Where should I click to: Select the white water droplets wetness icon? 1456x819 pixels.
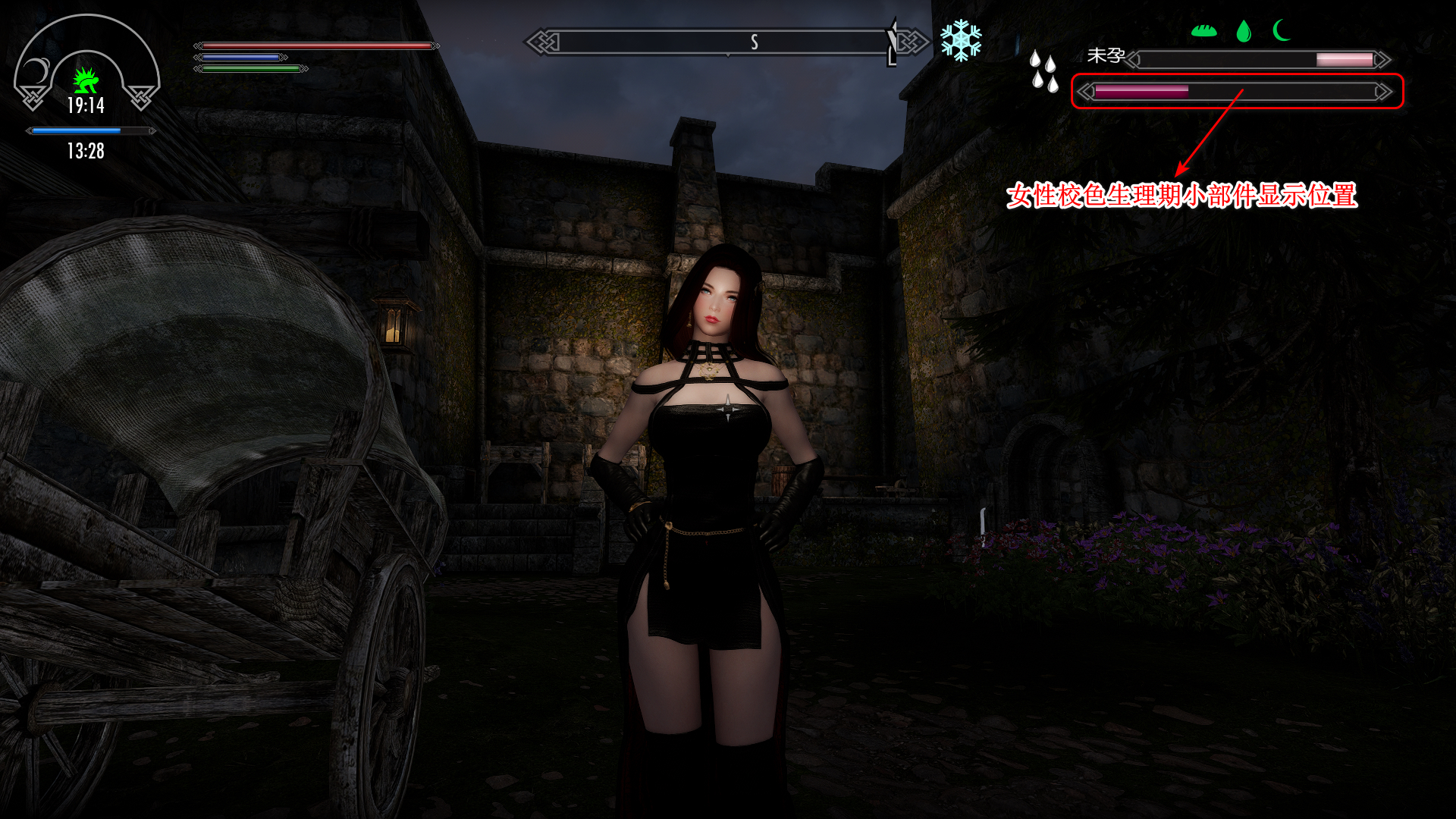pyautogui.click(x=1043, y=71)
